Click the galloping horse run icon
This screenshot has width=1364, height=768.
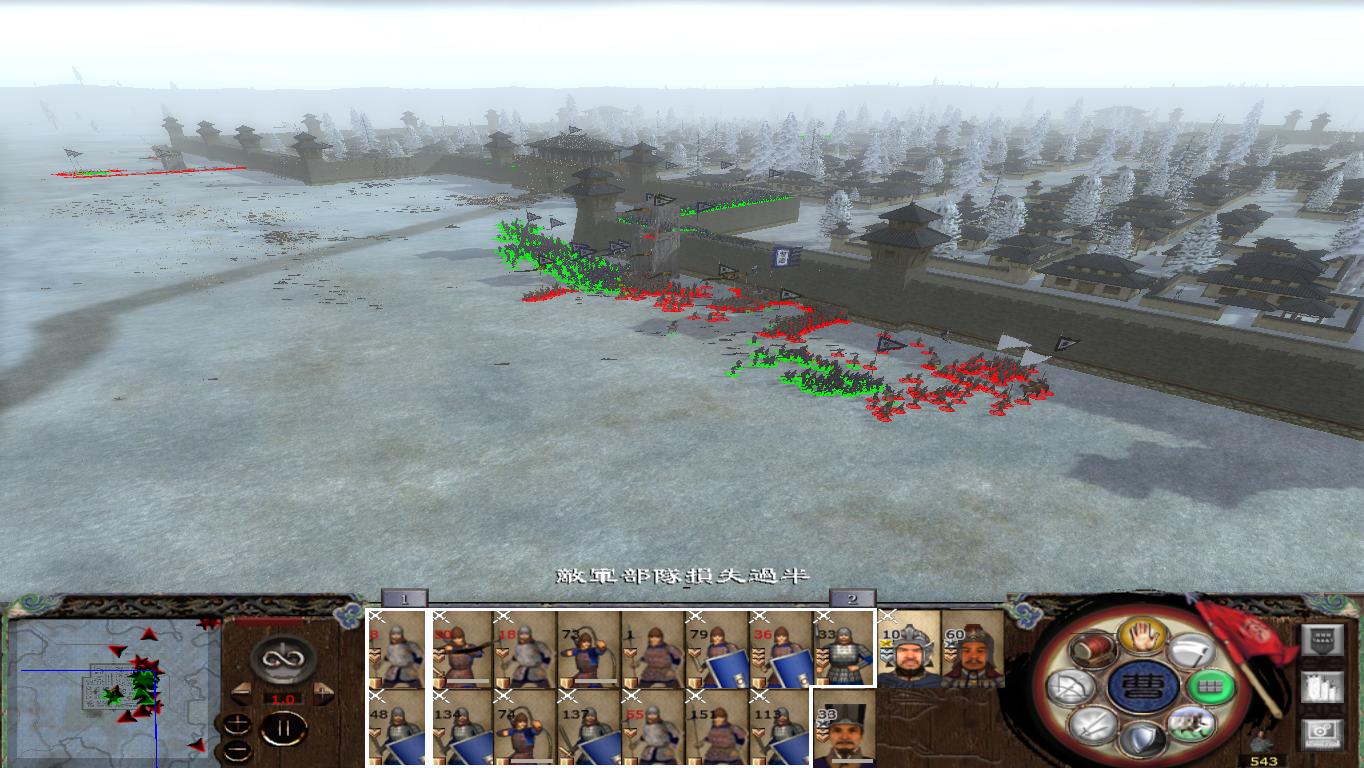[1190, 724]
